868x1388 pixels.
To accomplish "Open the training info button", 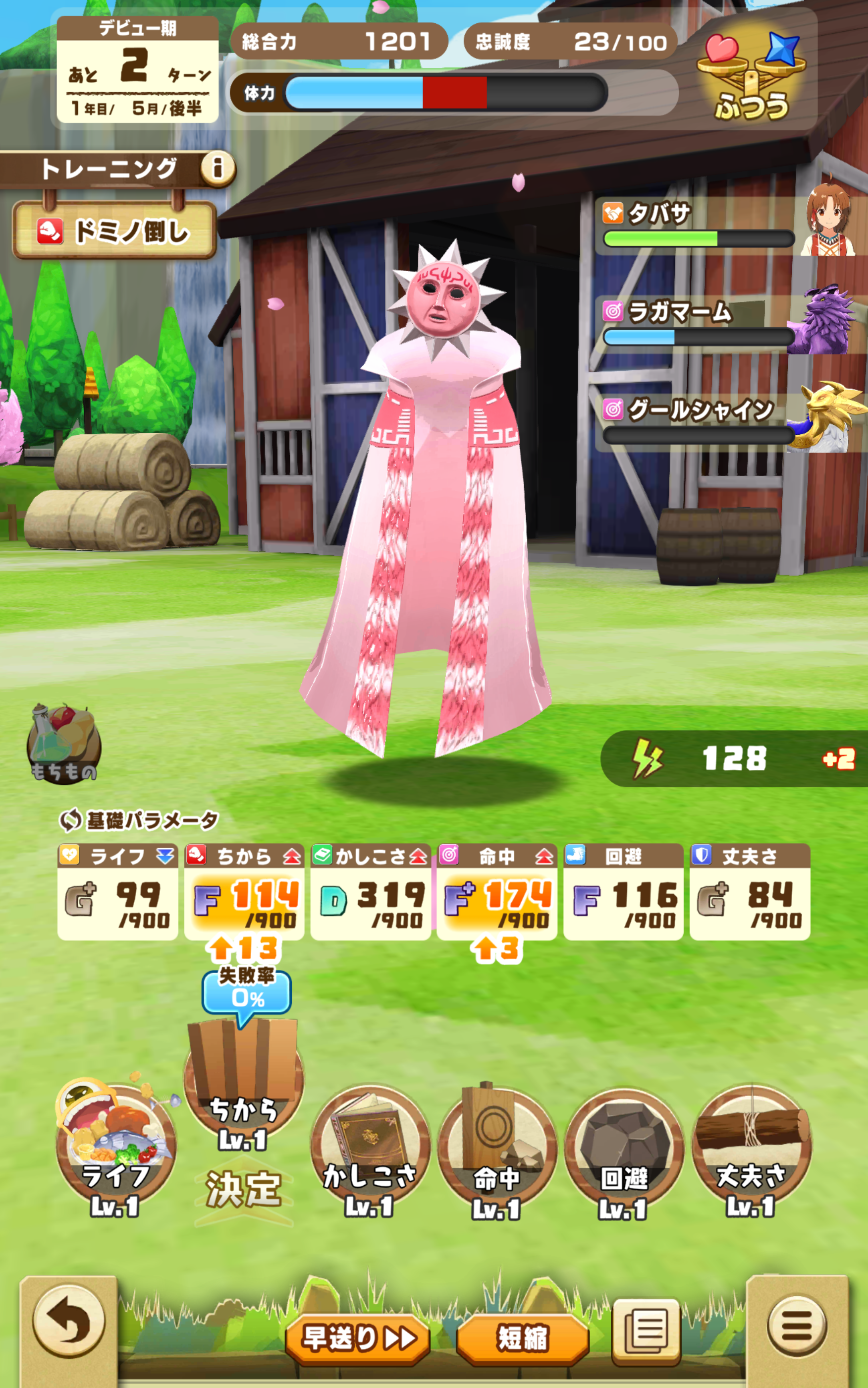I will click(217, 169).
